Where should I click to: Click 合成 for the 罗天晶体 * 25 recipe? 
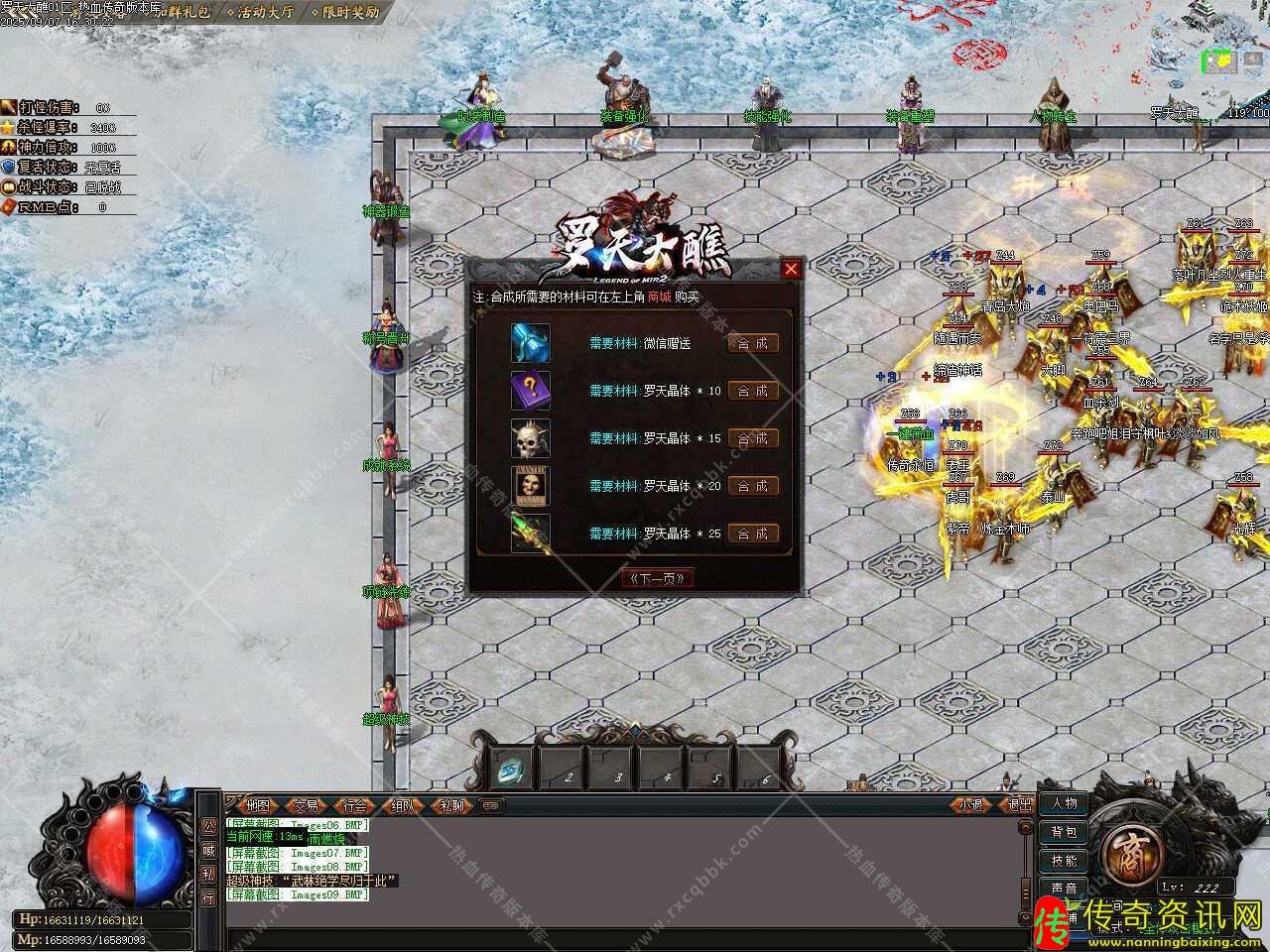click(752, 534)
